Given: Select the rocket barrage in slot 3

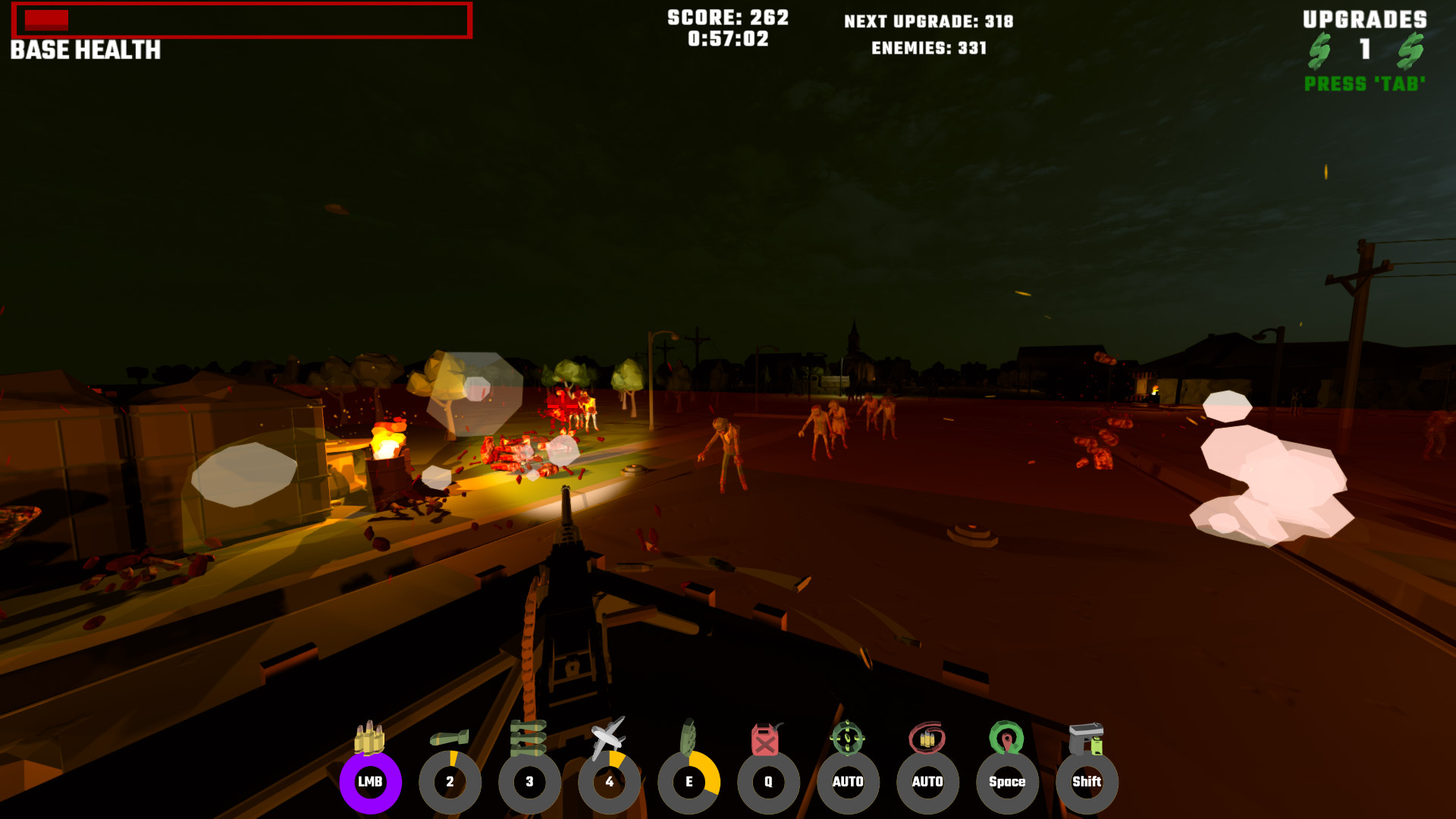Looking at the screenshot, I should click(x=530, y=782).
